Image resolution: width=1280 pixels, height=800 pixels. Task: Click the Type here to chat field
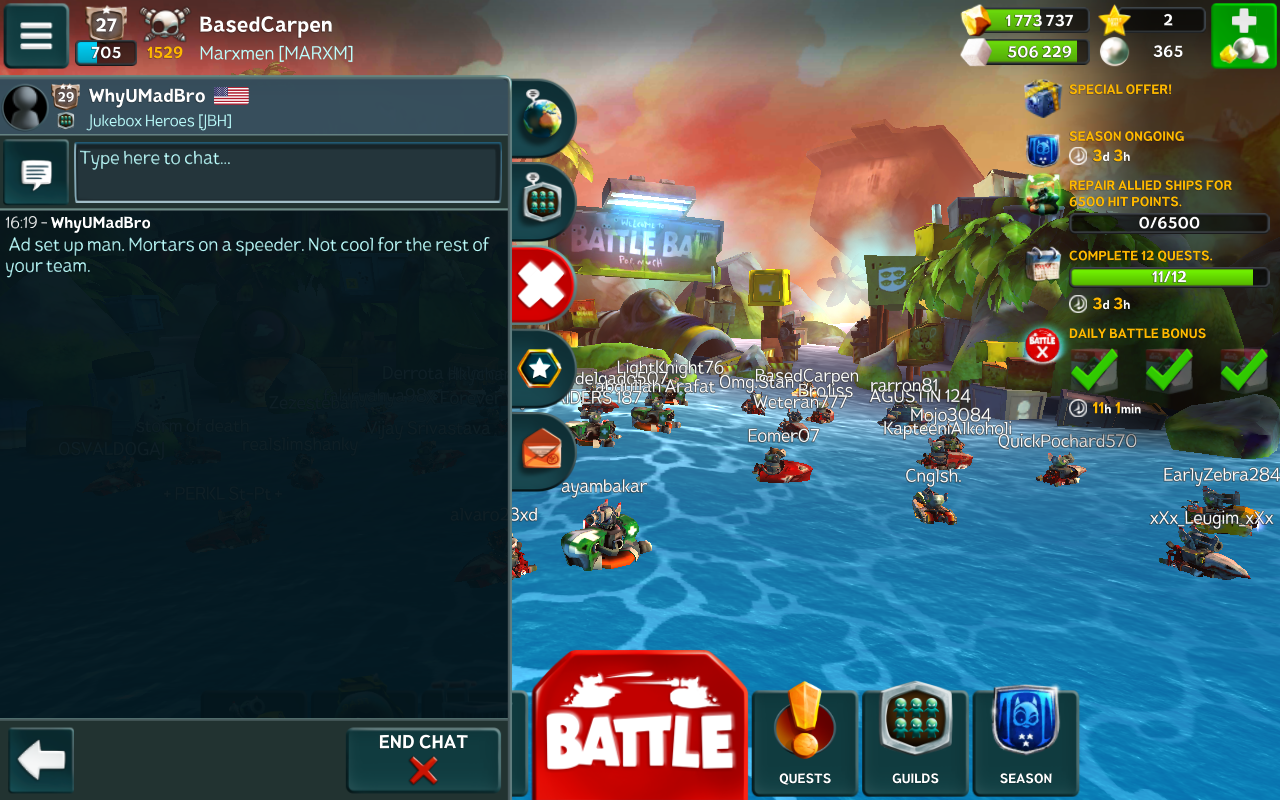[x=288, y=172]
